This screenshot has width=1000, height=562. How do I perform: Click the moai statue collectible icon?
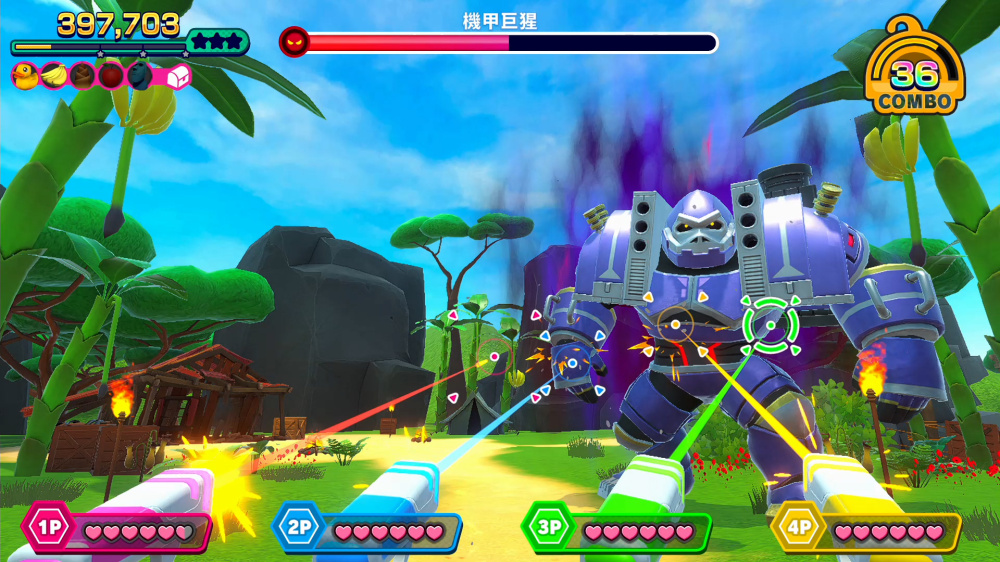coord(139,75)
